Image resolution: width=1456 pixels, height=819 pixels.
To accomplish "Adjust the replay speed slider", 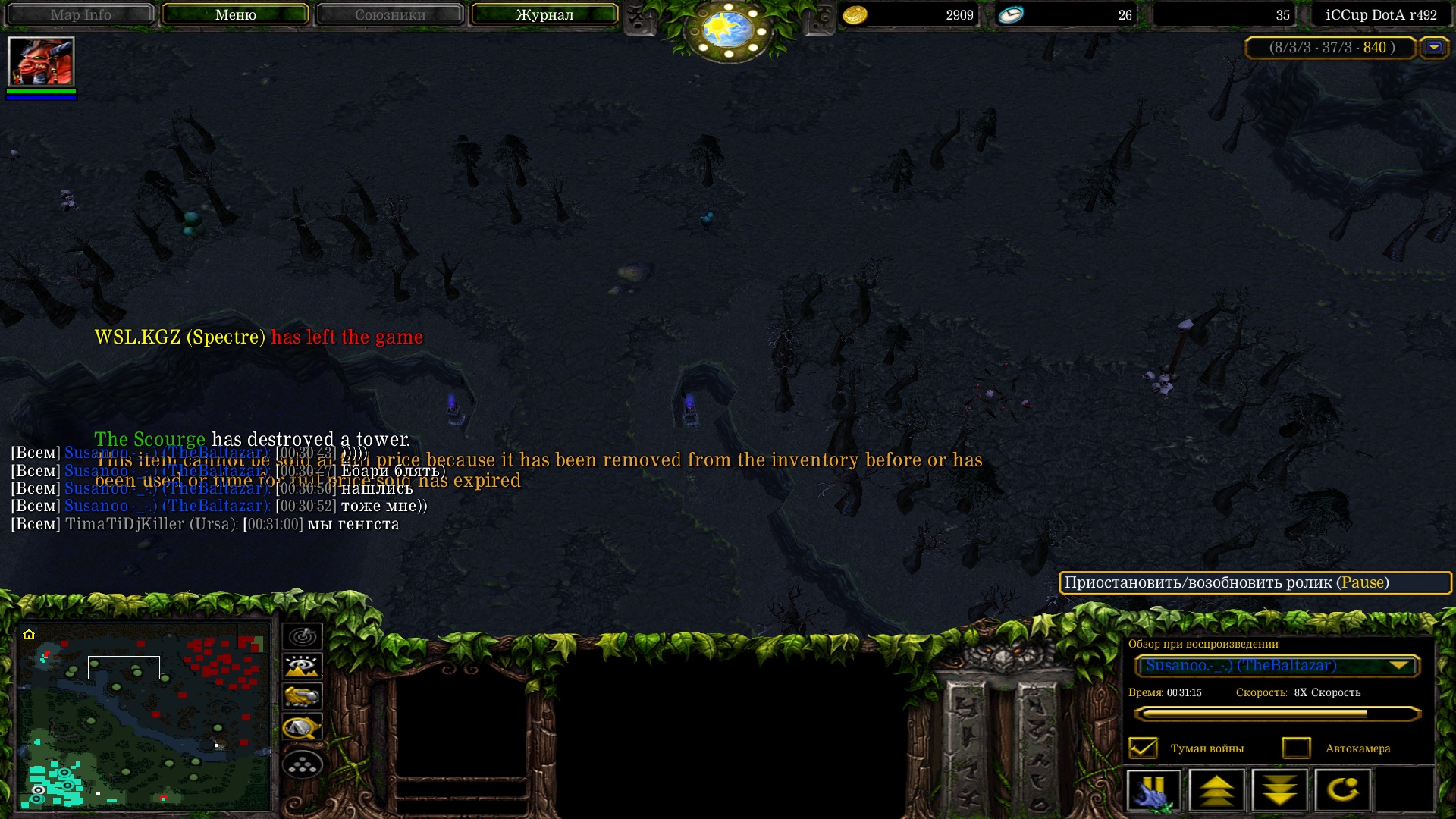I will tap(1277, 714).
